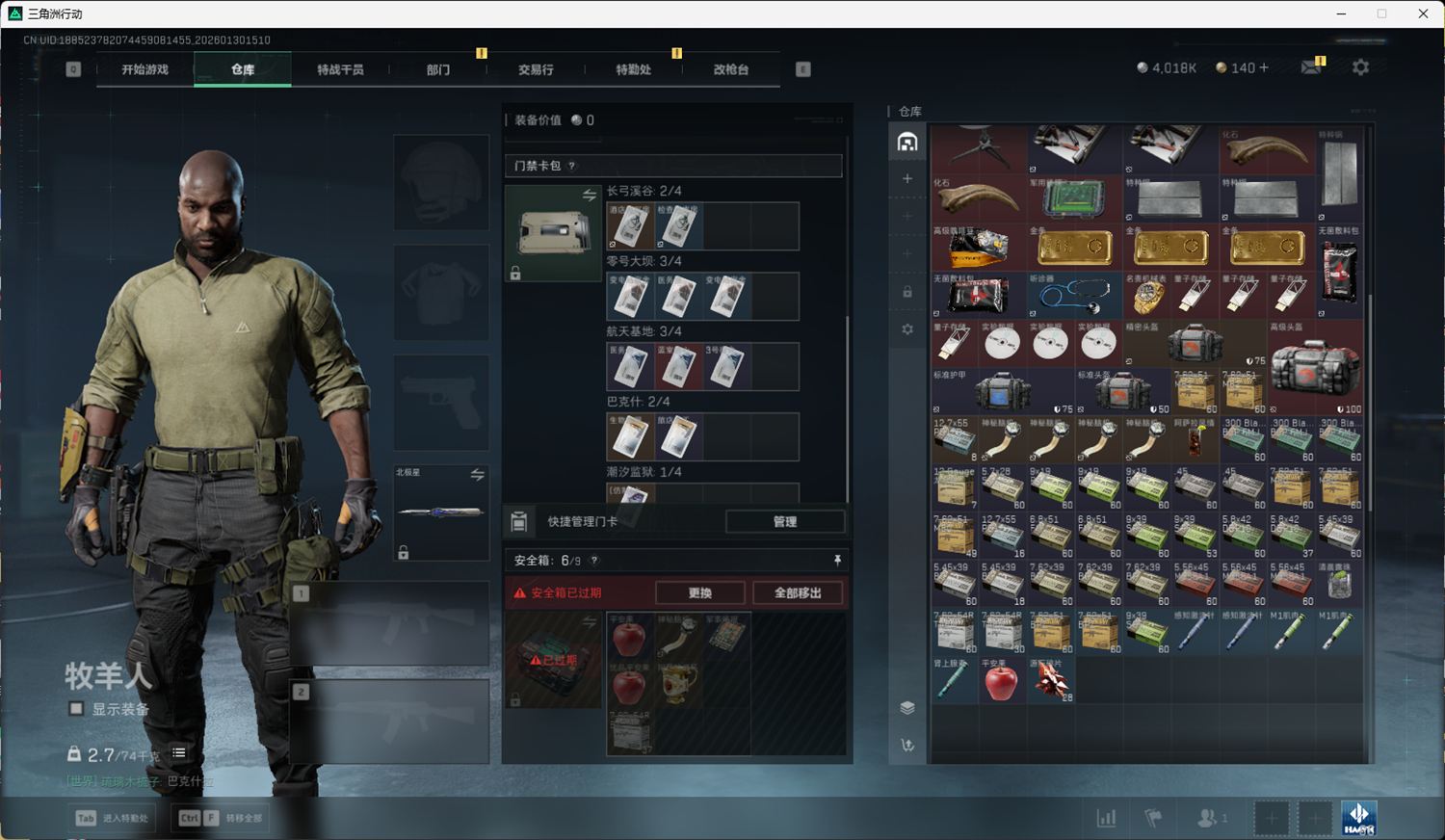
Task: Click 更换 to replace the safe box
Action: point(700,592)
